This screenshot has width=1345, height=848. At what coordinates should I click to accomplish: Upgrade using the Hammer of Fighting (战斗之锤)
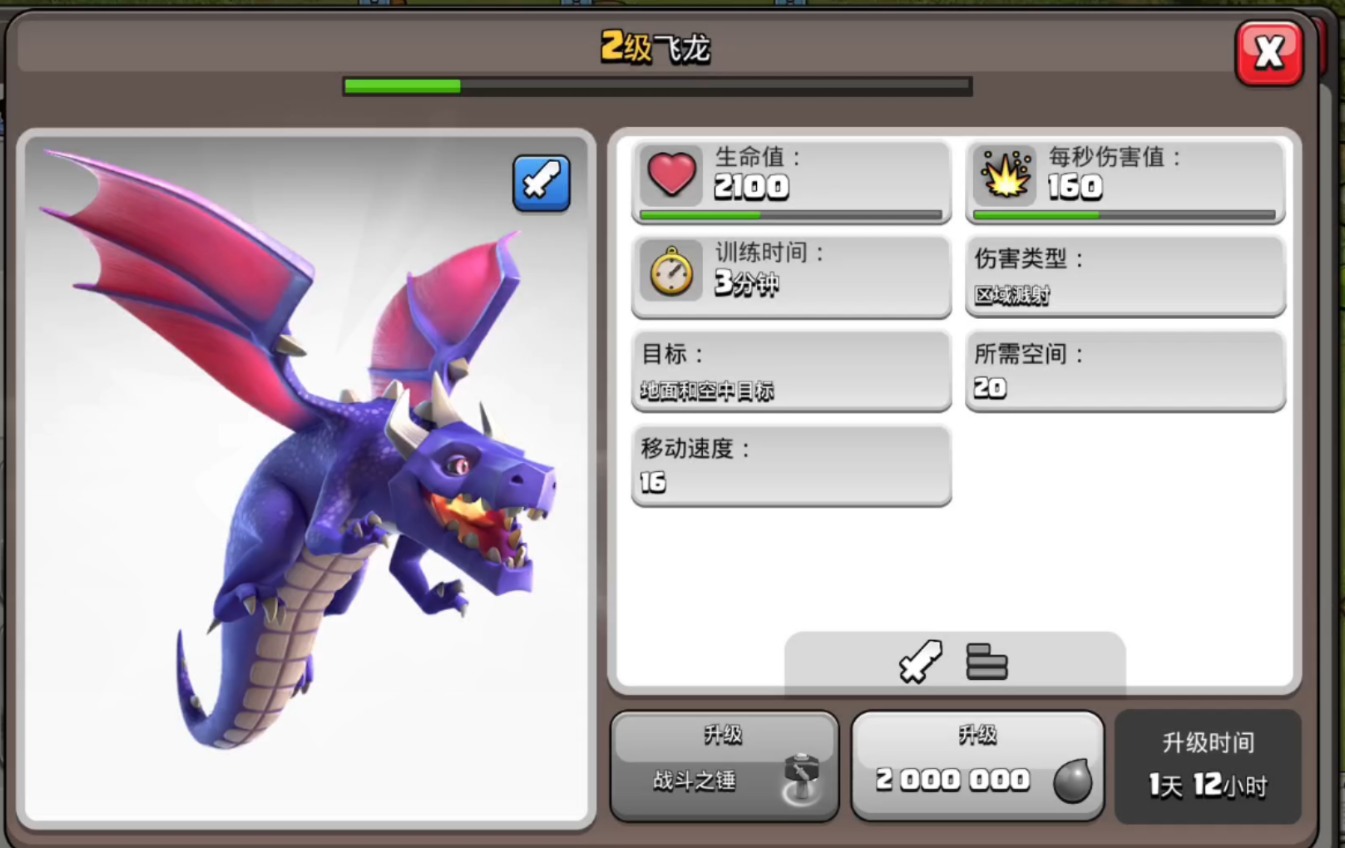point(724,766)
